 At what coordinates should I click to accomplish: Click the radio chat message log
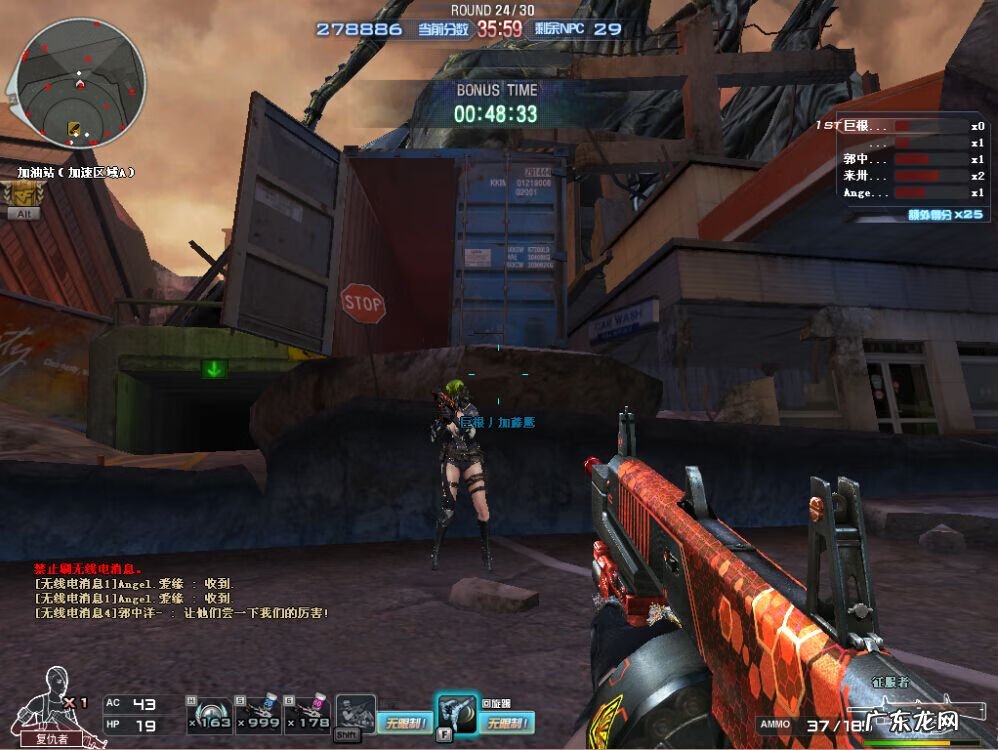[x=180, y=591]
